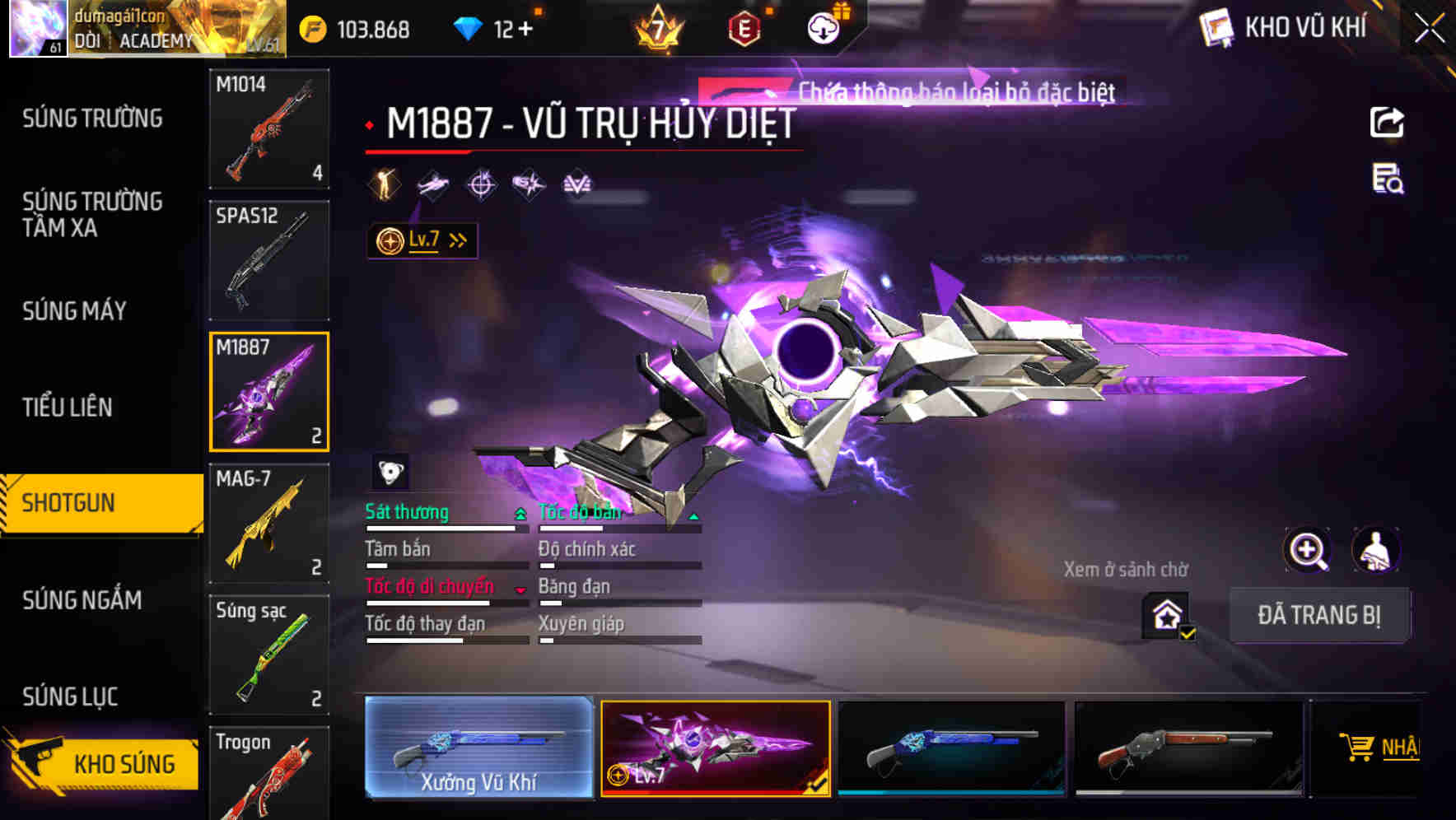Image resolution: width=1456 pixels, height=820 pixels.
Task: Expand the Lv.7 weapon level details
Action: pos(421,240)
